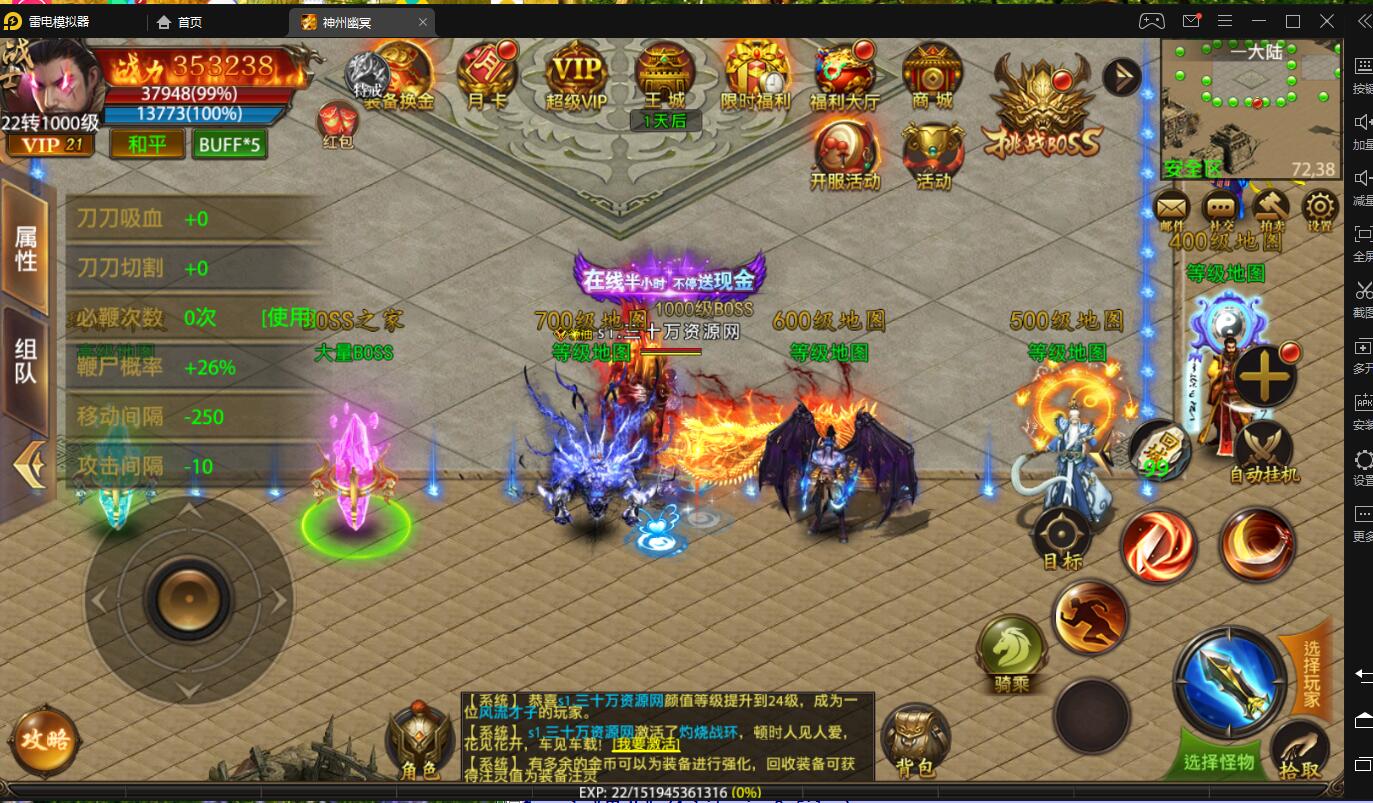Mount up with the 骑乘 button
This screenshot has width=1373, height=803.
[1011, 653]
